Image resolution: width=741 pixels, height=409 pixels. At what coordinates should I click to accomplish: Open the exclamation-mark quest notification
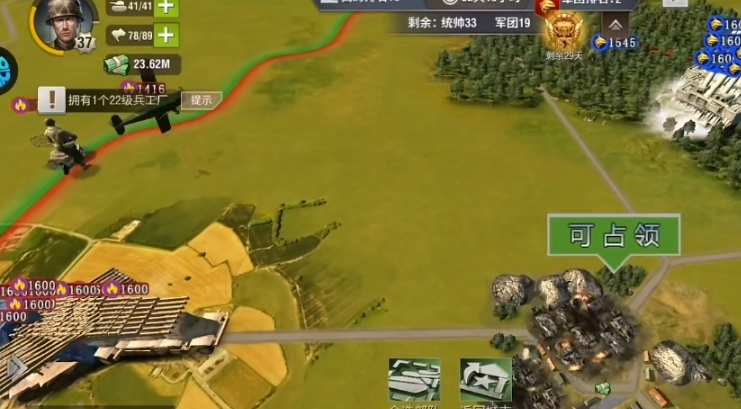tap(52, 100)
